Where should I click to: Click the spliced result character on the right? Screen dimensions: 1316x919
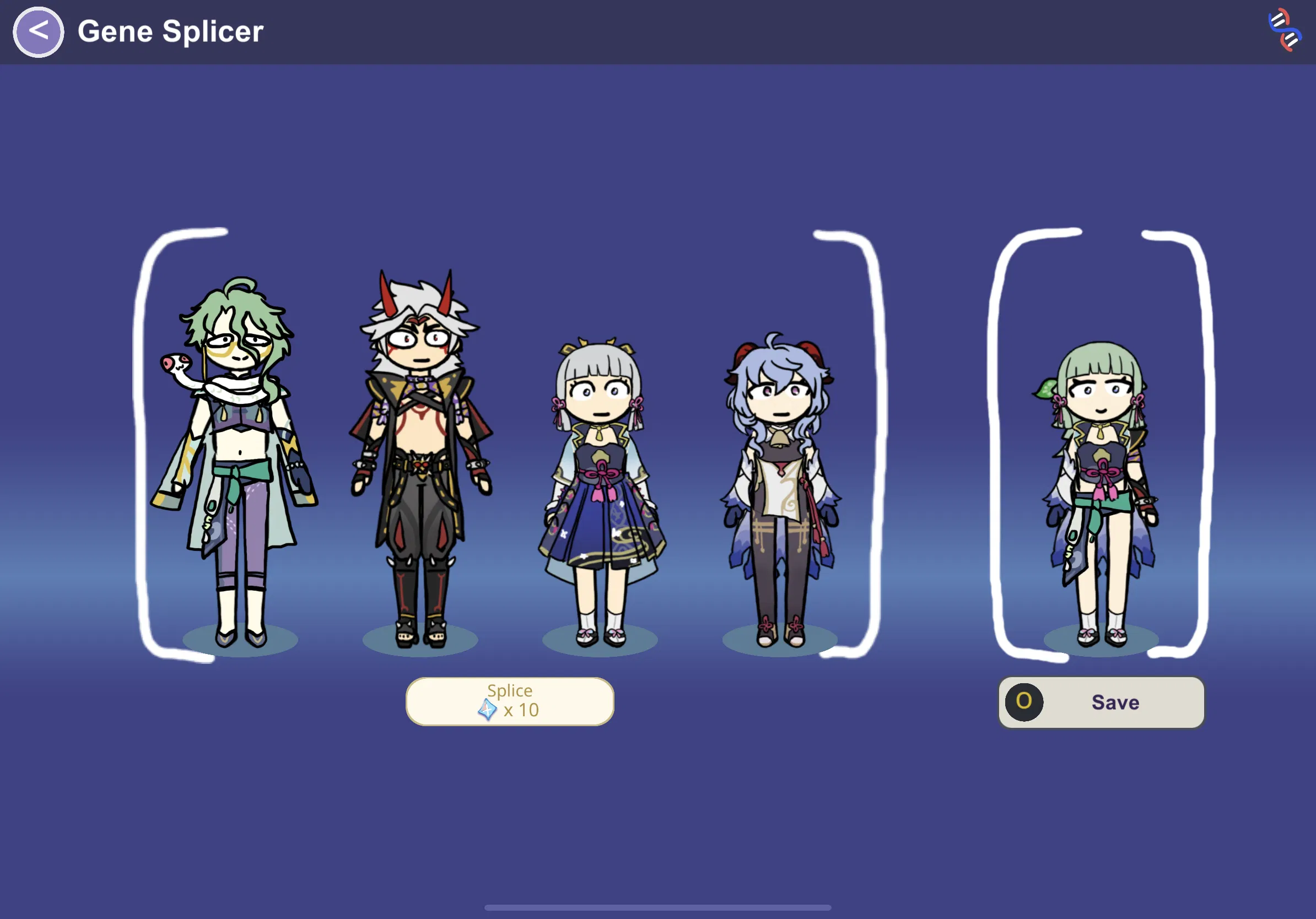point(1101,487)
